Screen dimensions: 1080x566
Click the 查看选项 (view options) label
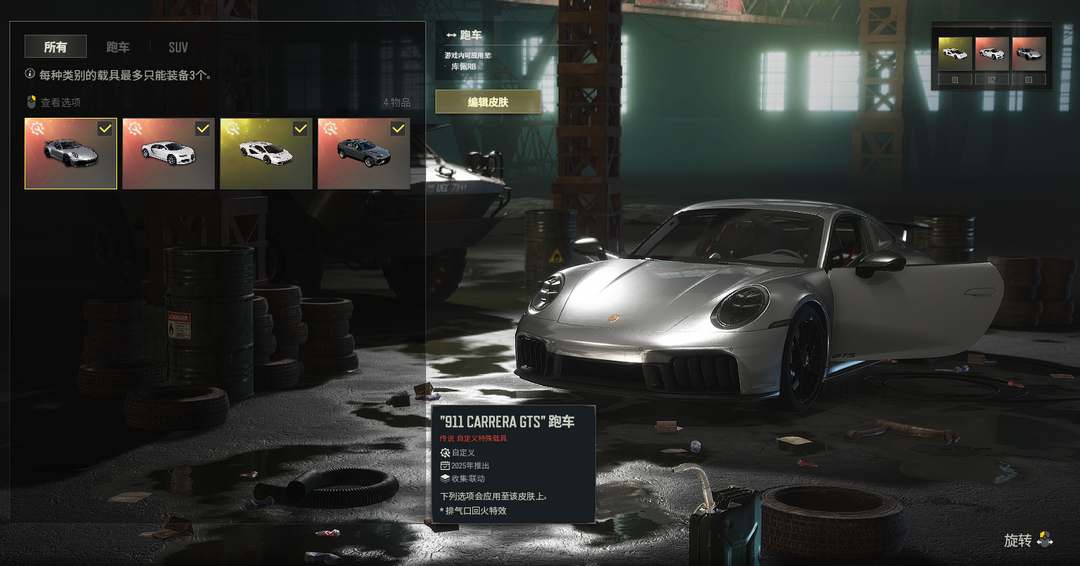click(60, 102)
